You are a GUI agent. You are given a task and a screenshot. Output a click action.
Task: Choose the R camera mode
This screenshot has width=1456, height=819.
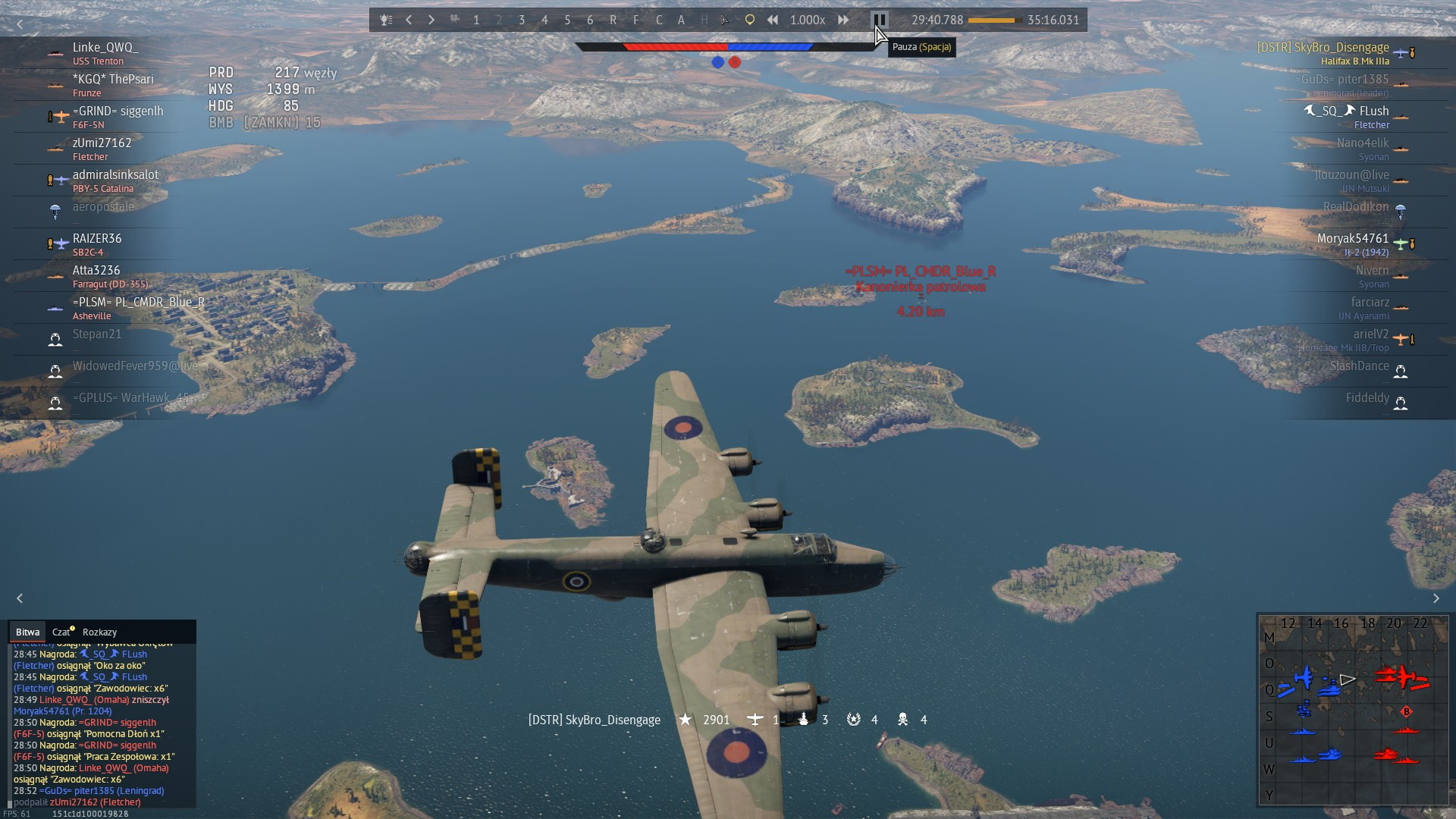613,20
